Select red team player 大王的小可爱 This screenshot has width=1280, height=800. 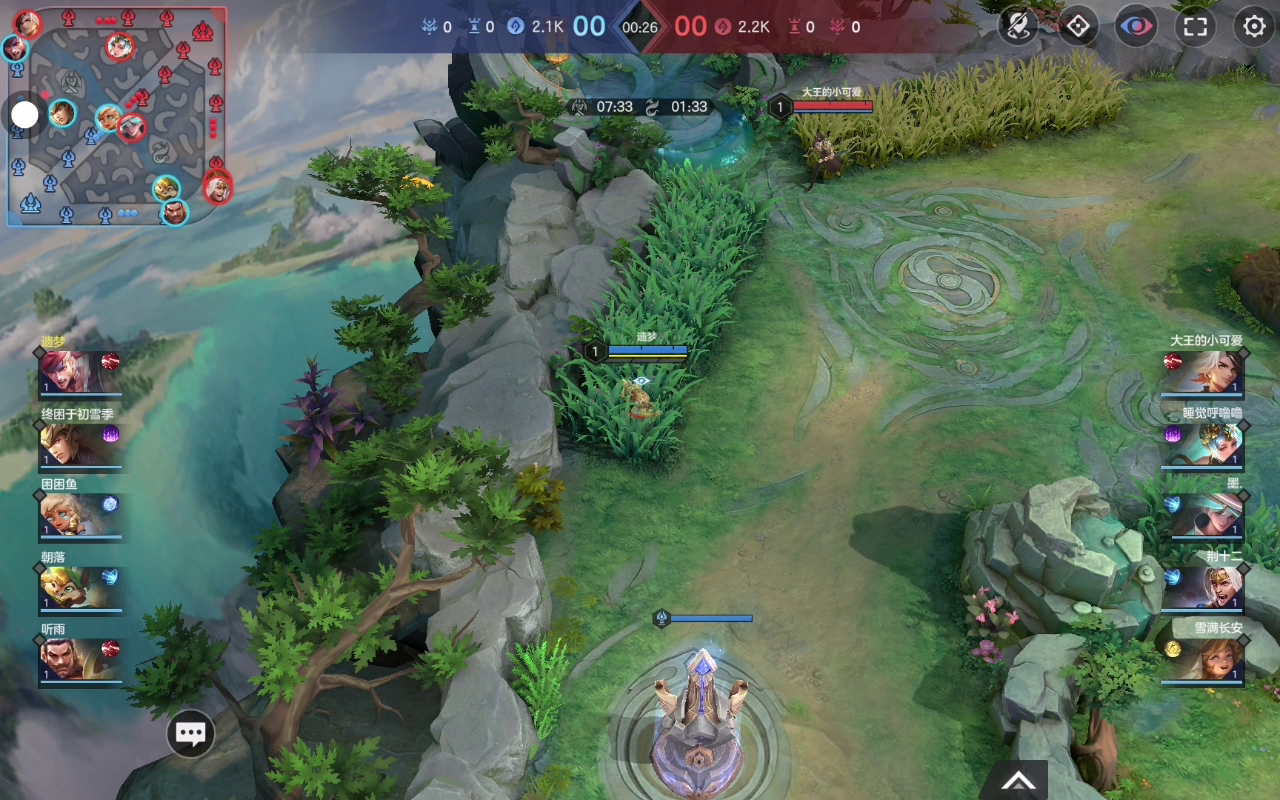click(x=1203, y=373)
